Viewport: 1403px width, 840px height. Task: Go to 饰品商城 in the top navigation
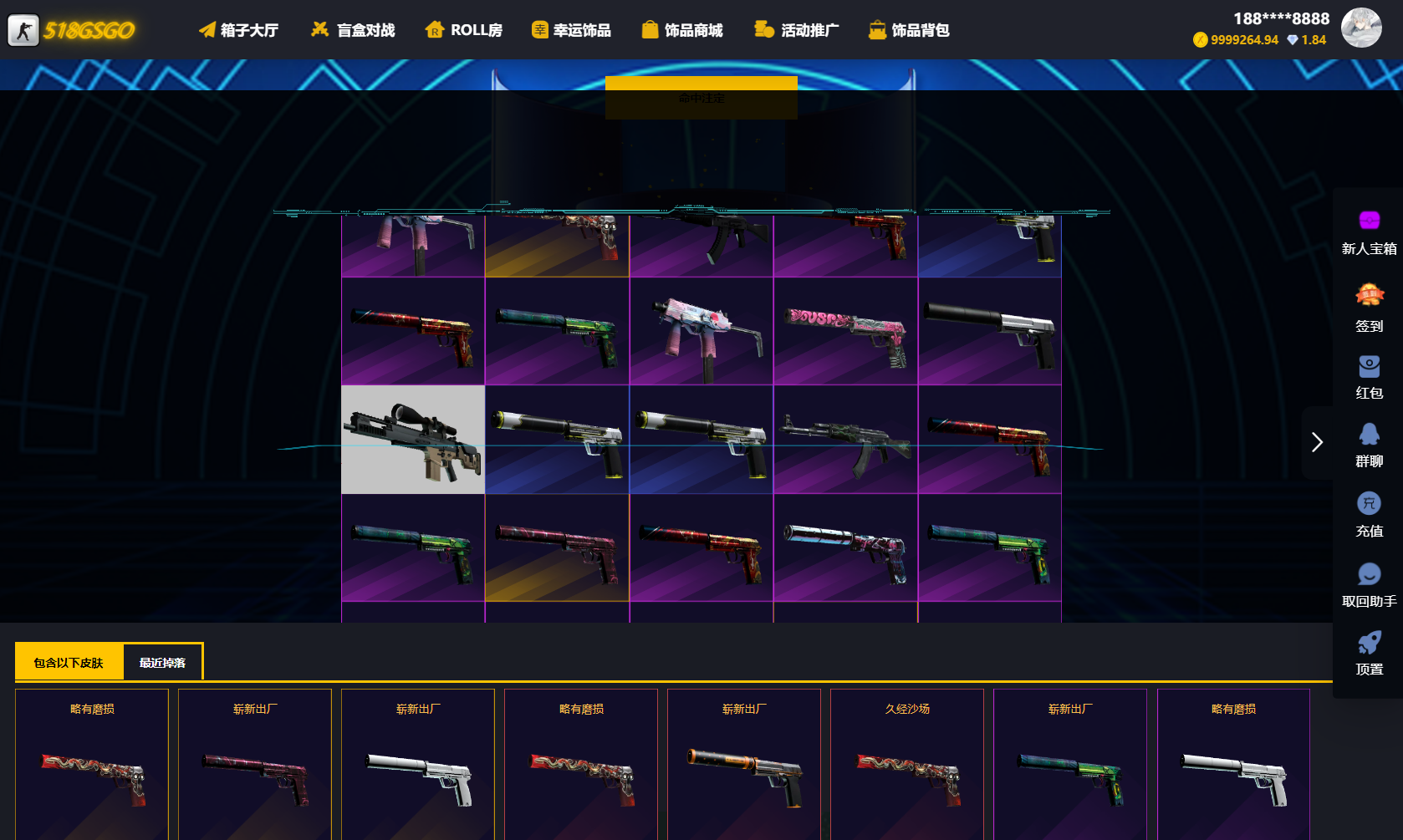[681, 29]
